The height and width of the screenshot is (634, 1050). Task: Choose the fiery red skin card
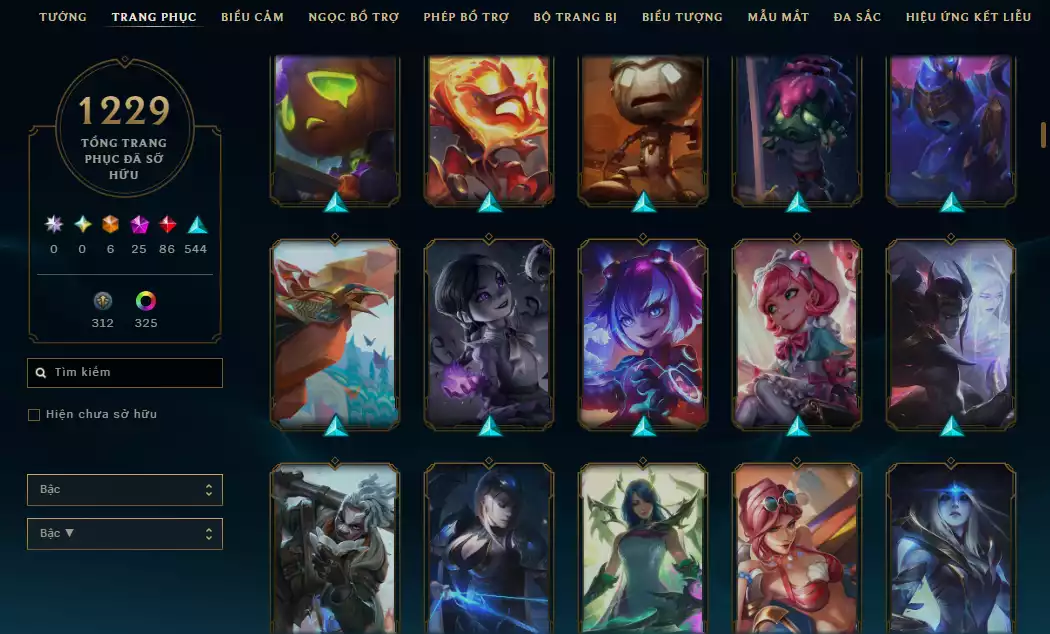point(489,128)
